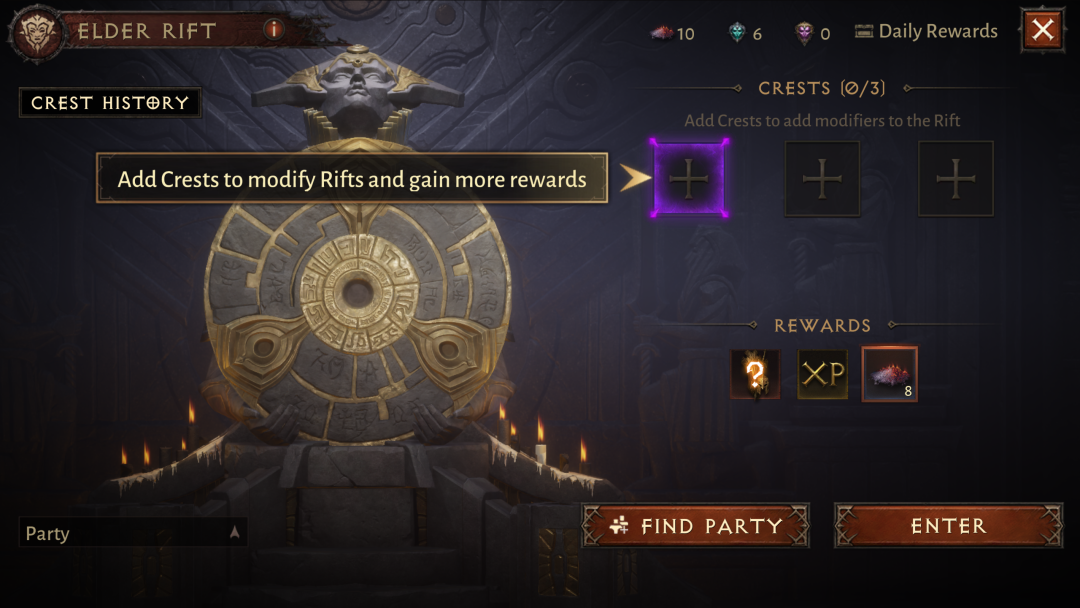Viewport: 1080px width, 608px height.
Task: Inspect the question mark mystery reward
Action: tap(755, 374)
